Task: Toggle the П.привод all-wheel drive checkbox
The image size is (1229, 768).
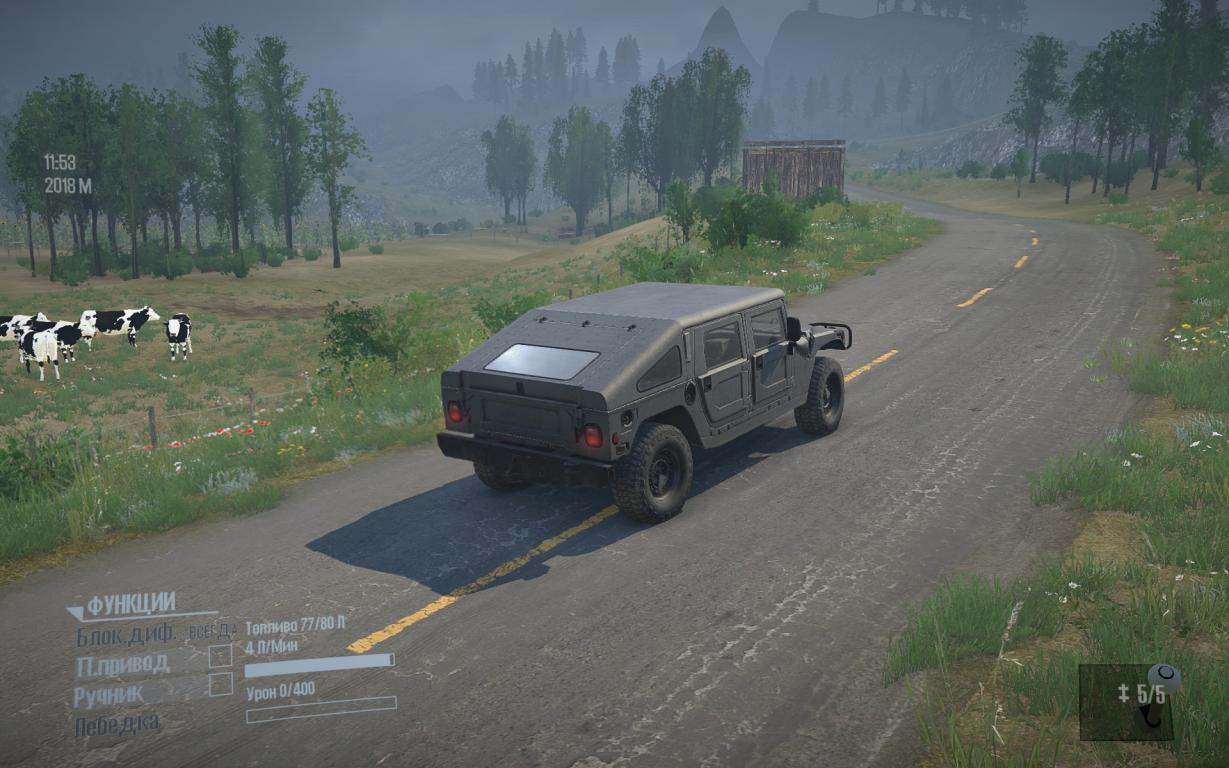Action: (x=220, y=656)
